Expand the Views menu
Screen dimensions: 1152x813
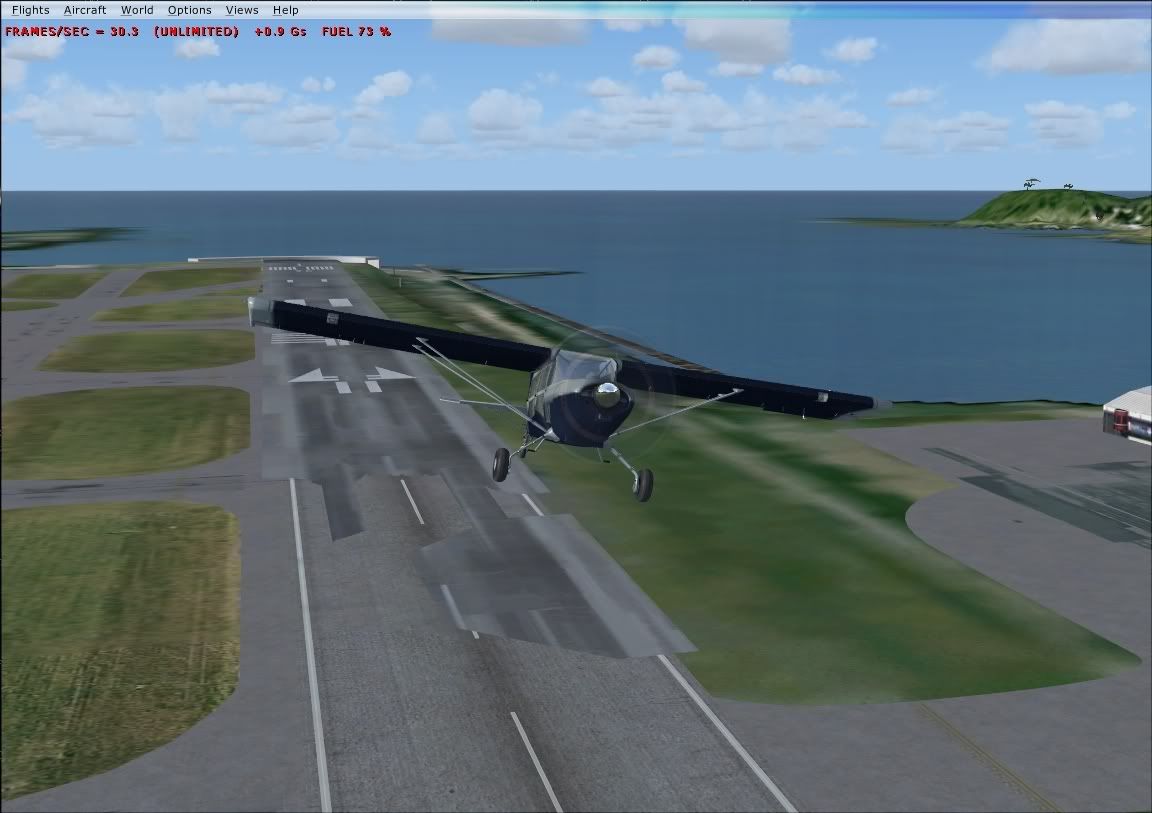242,10
